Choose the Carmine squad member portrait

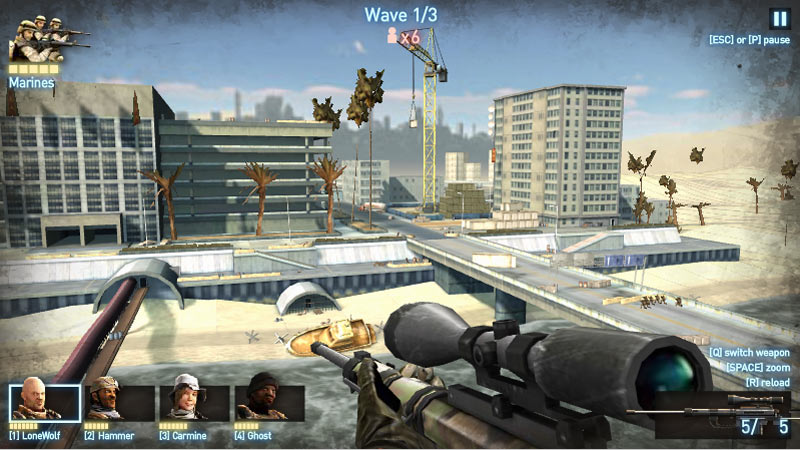click(x=194, y=402)
